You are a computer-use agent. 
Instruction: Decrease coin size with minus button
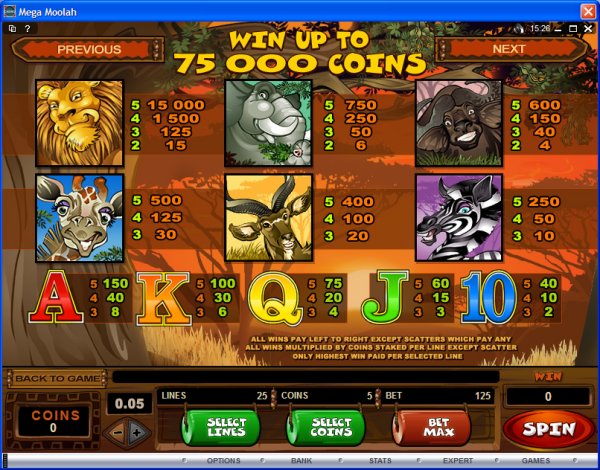117,431
